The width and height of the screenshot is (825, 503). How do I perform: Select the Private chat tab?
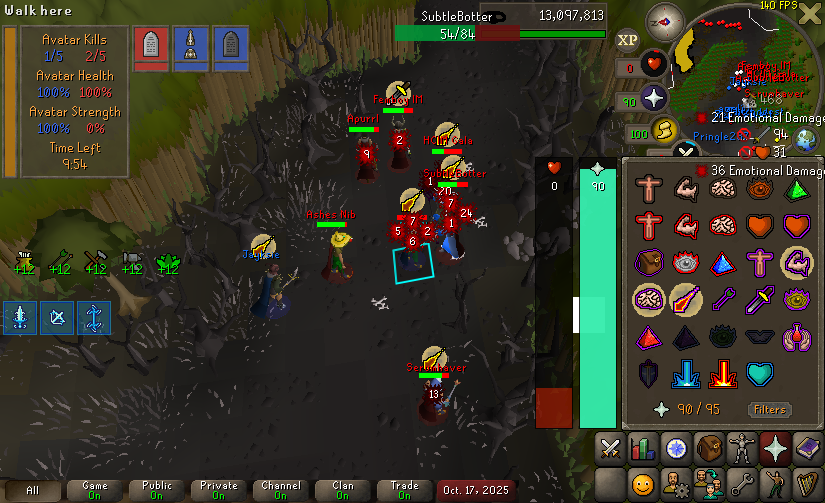point(219,490)
